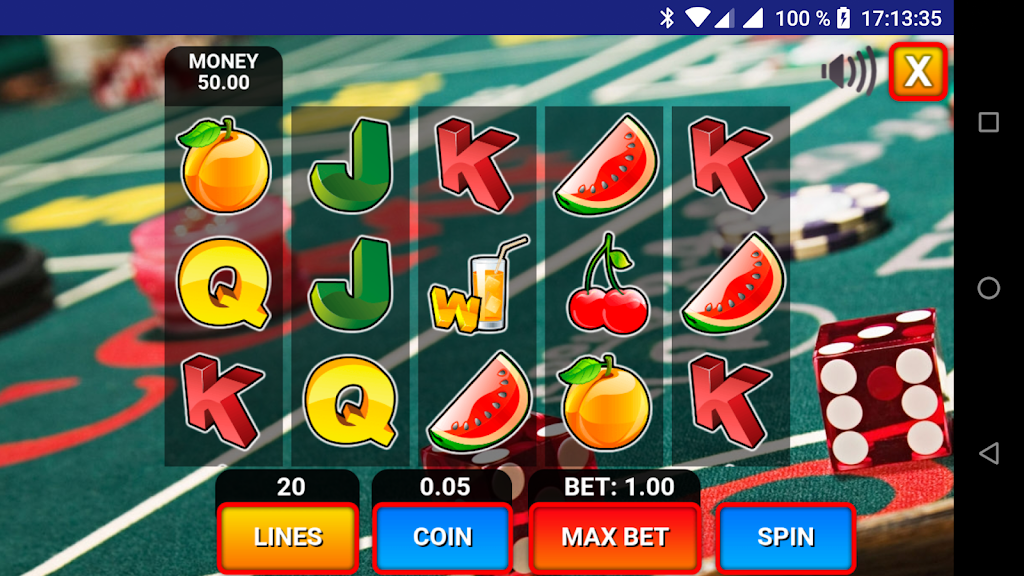Image resolution: width=1024 pixels, height=576 pixels.
Task: Tap the Android back triangle button
Action: point(988,453)
